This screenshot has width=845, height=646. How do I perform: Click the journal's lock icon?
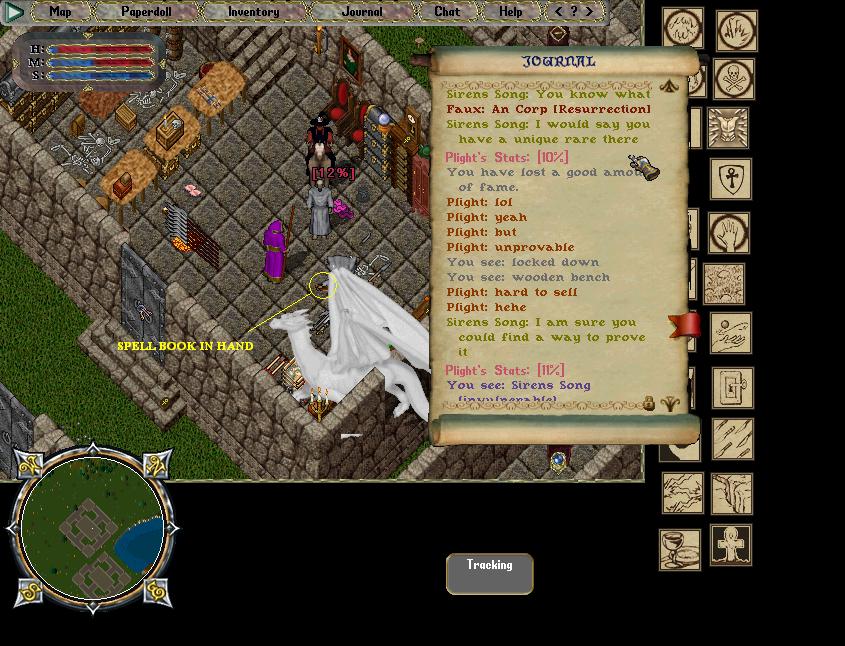click(648, 404)
